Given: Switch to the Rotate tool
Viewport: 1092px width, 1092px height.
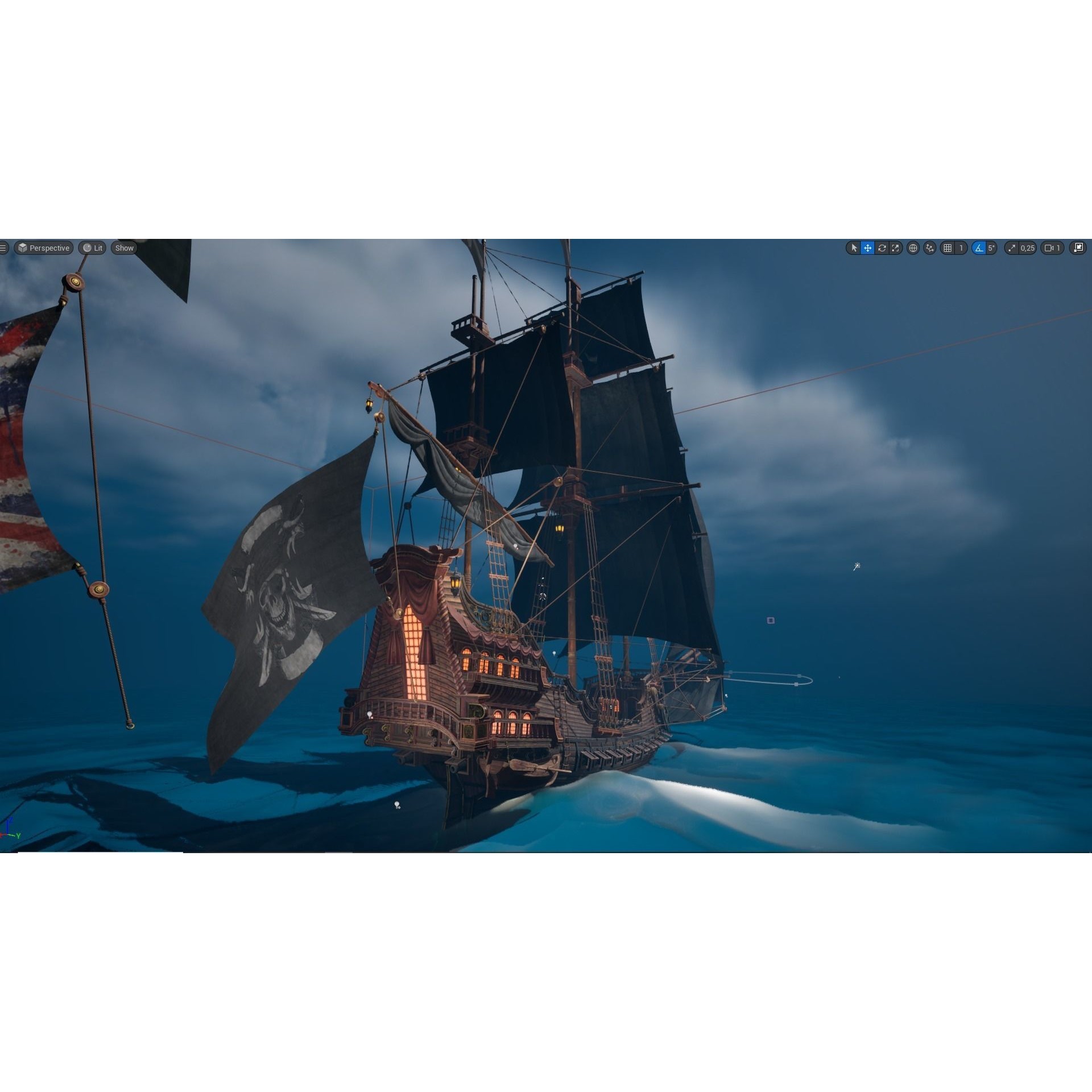Looking at the screenshot, I should tap(882, 248).
